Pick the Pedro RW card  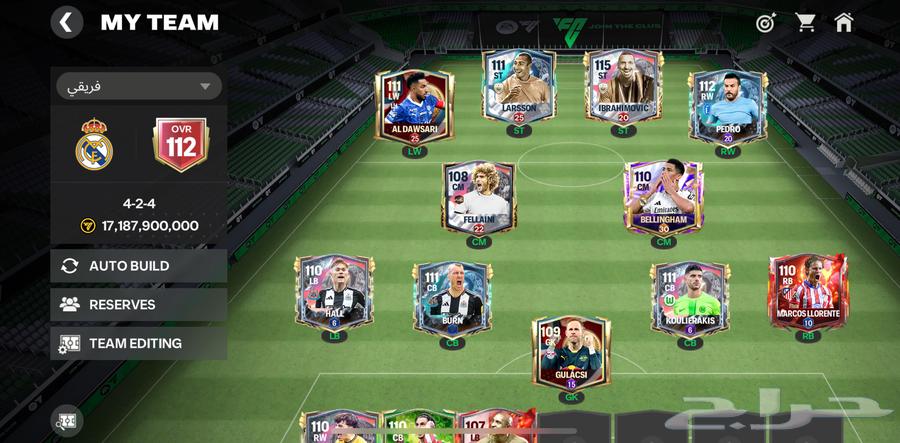(x=727, y=106)
